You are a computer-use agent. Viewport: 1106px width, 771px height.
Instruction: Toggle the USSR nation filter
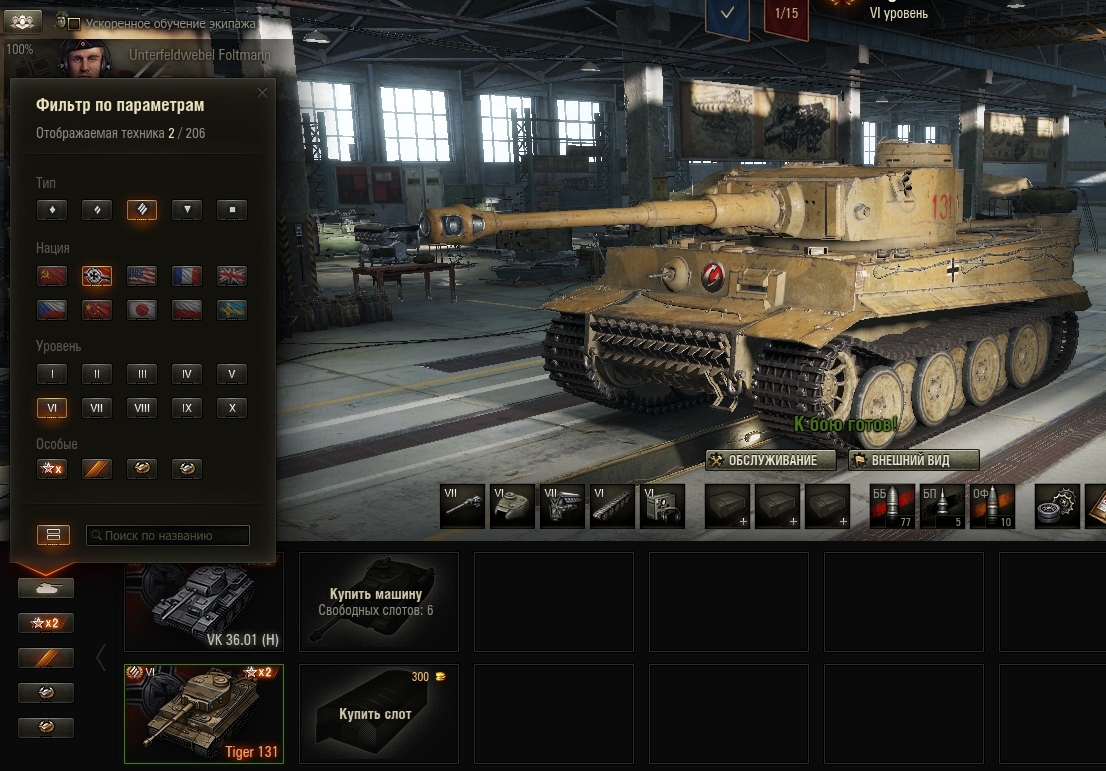point(52,276)
